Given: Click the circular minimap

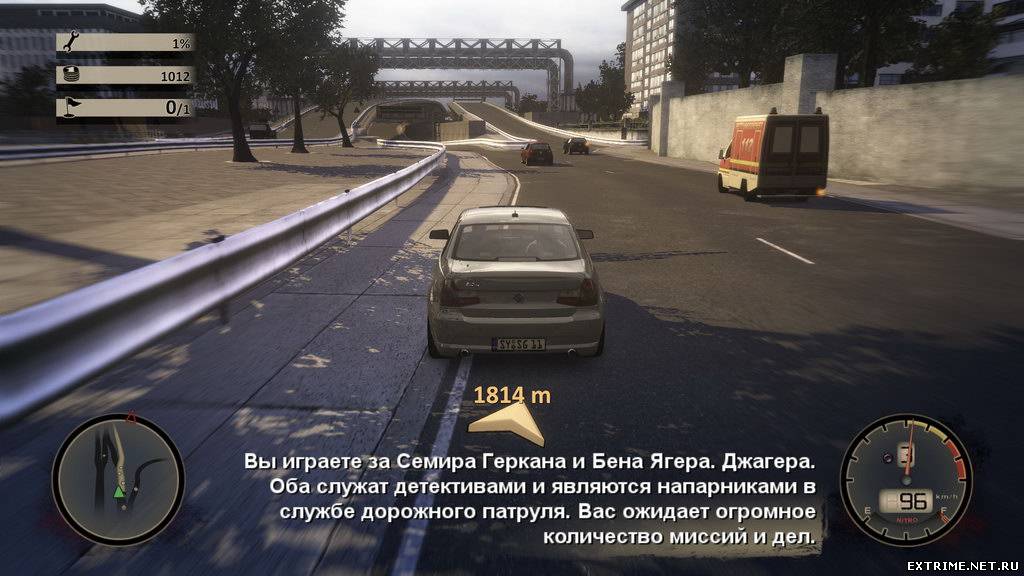Looking at the screenshot, I should 118,479.
